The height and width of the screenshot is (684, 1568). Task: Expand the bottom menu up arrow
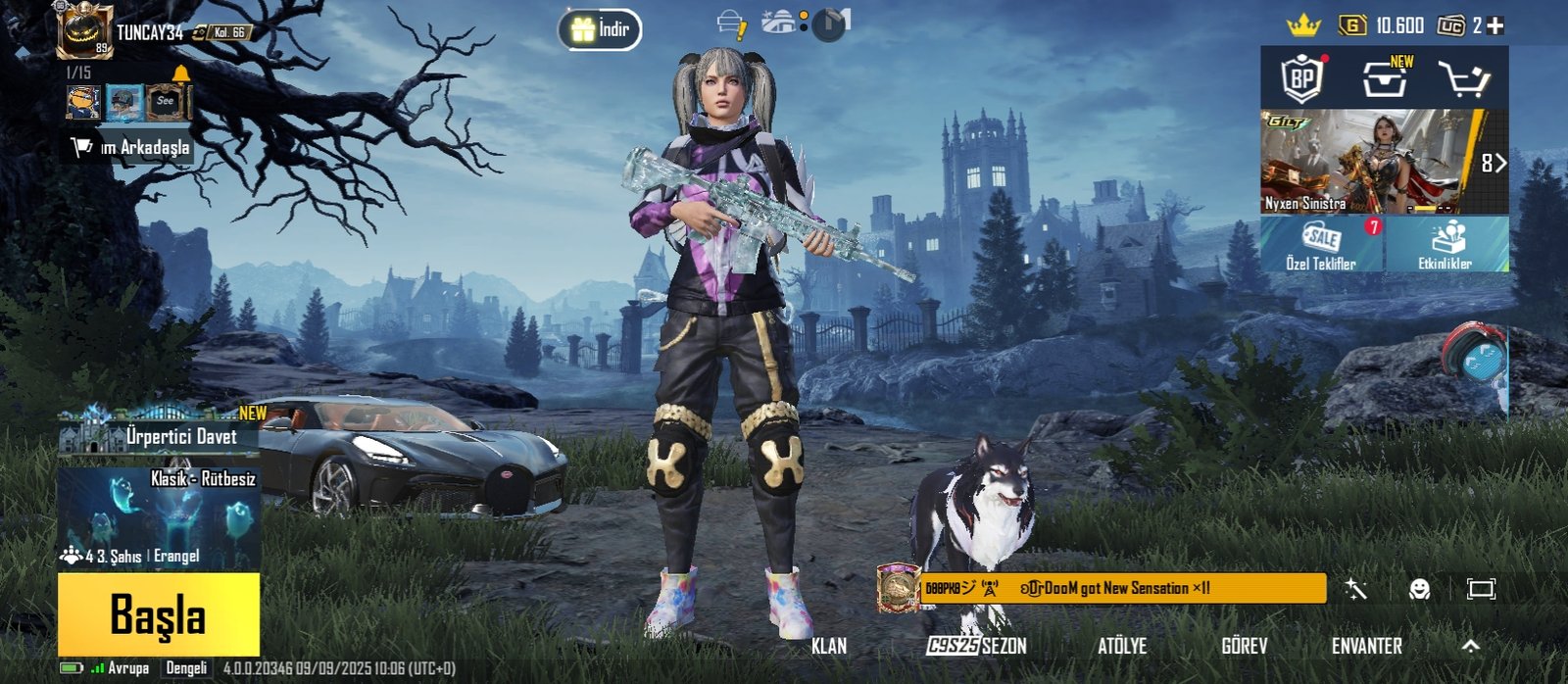tap(1470, 646)
